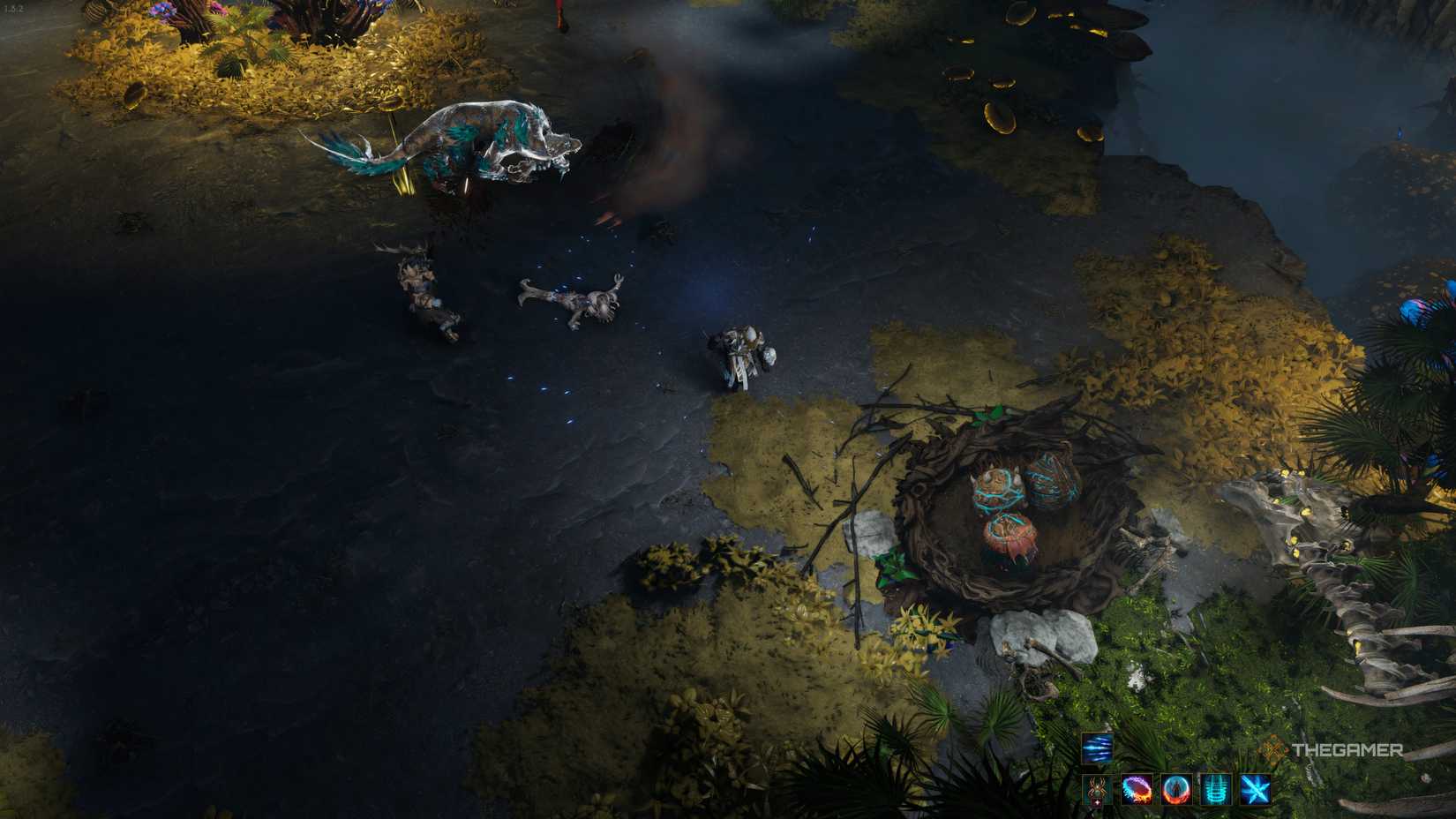The image size is (1456, 819).
Task: Trigger the blue coil trap skill
Action: pyautogui.click(x=1216, y=790)
